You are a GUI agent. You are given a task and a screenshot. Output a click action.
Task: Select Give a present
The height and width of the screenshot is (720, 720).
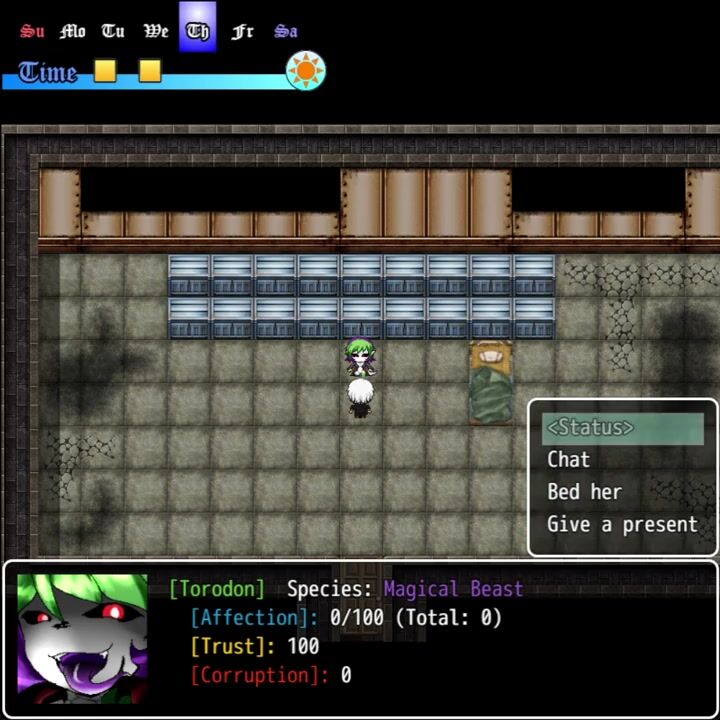click(x=621, y=524)
